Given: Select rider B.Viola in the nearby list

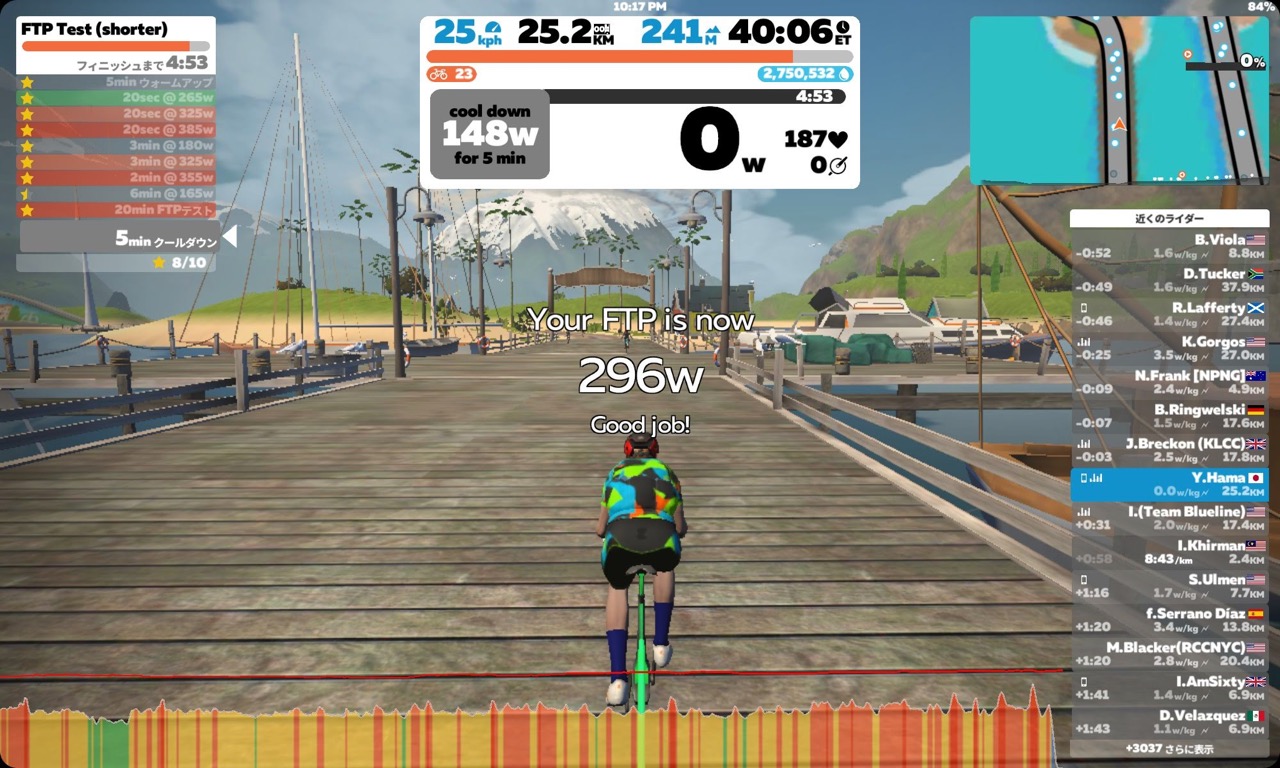Looking at the screenshot, I should [x=1169, y=246].
